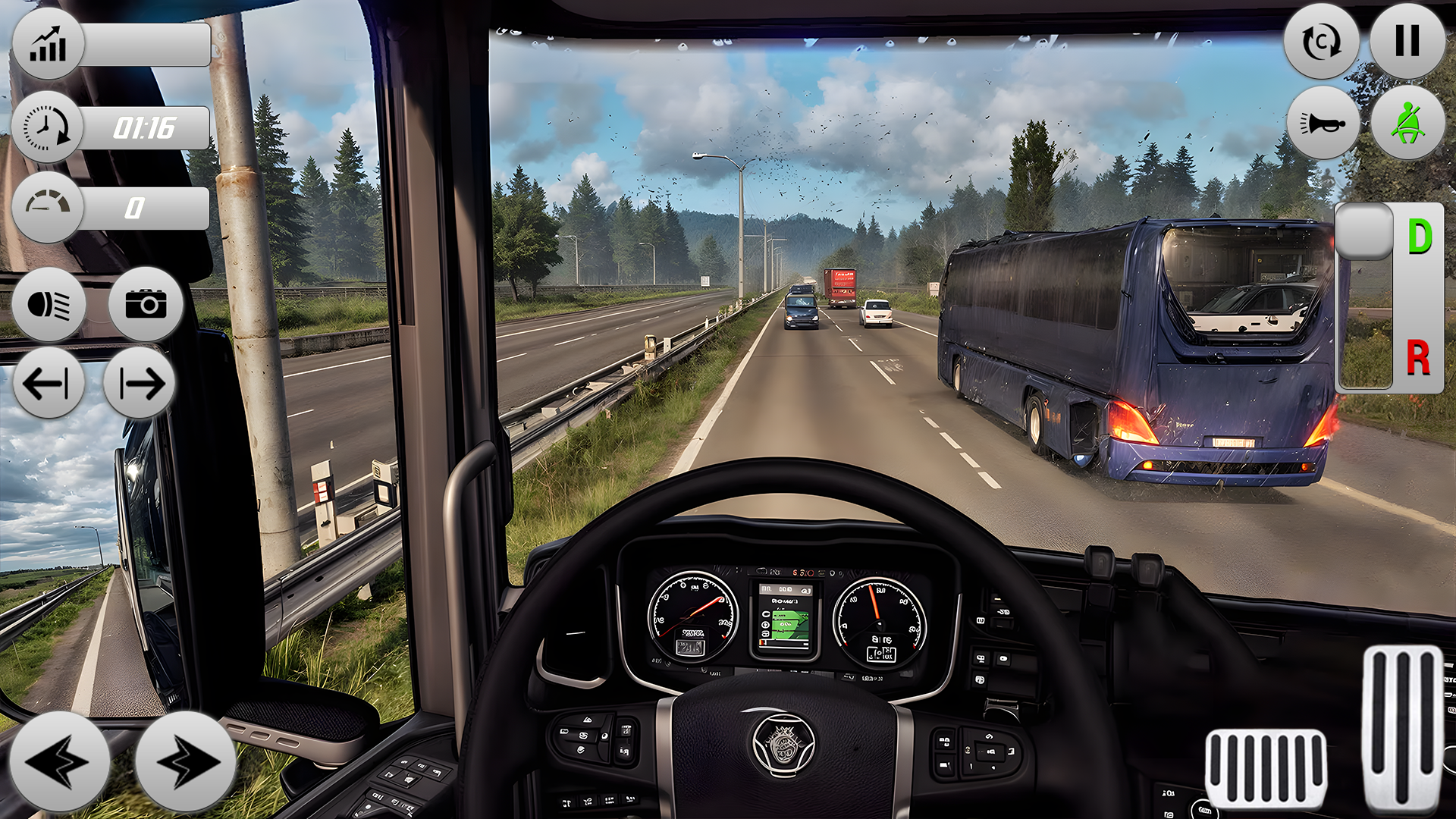1456x819 pixels.
Task: Toggle the seatbelt button
Action: (x=1407, y=123)
